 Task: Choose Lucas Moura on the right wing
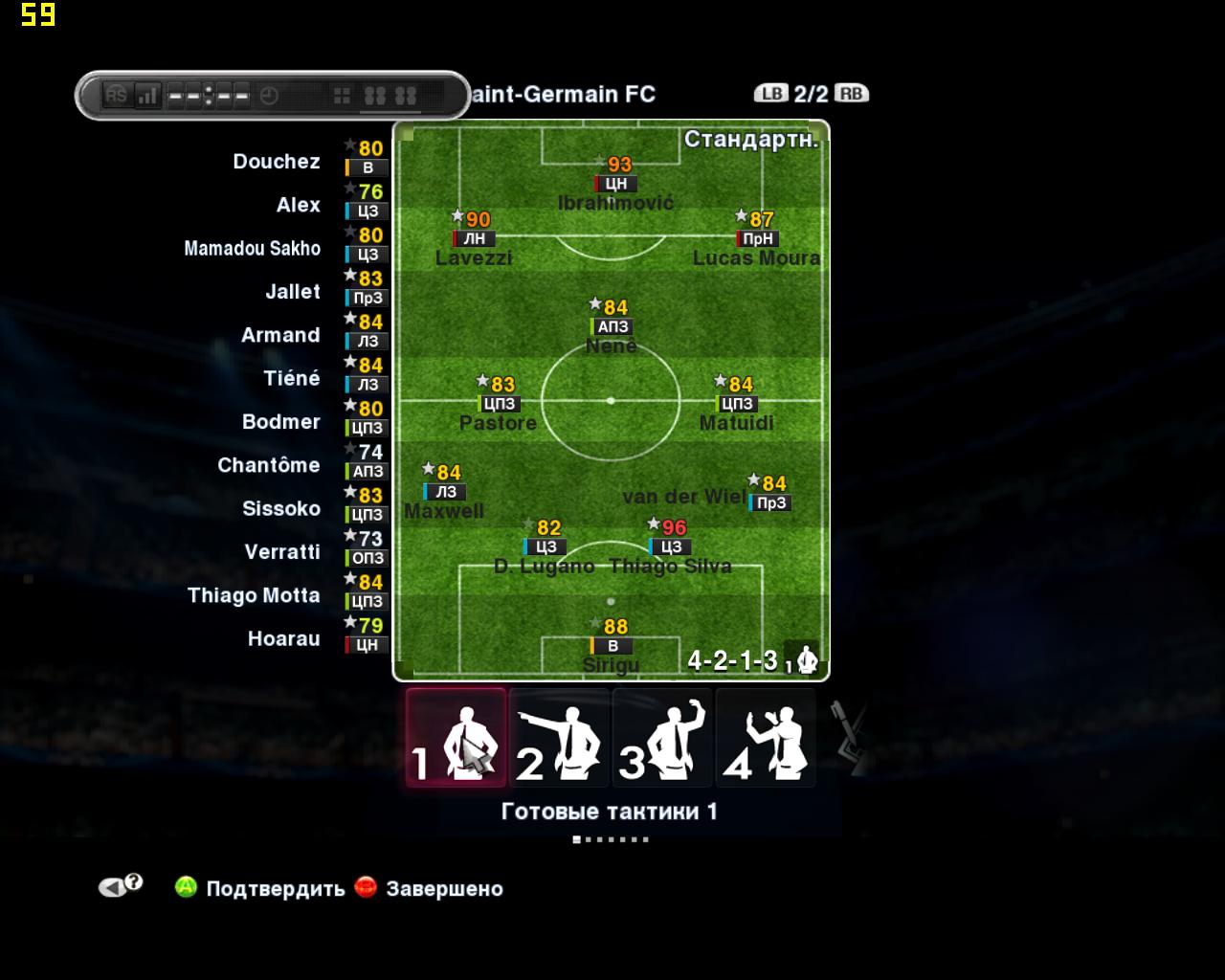pyautogui.click(x=757, y=239)
